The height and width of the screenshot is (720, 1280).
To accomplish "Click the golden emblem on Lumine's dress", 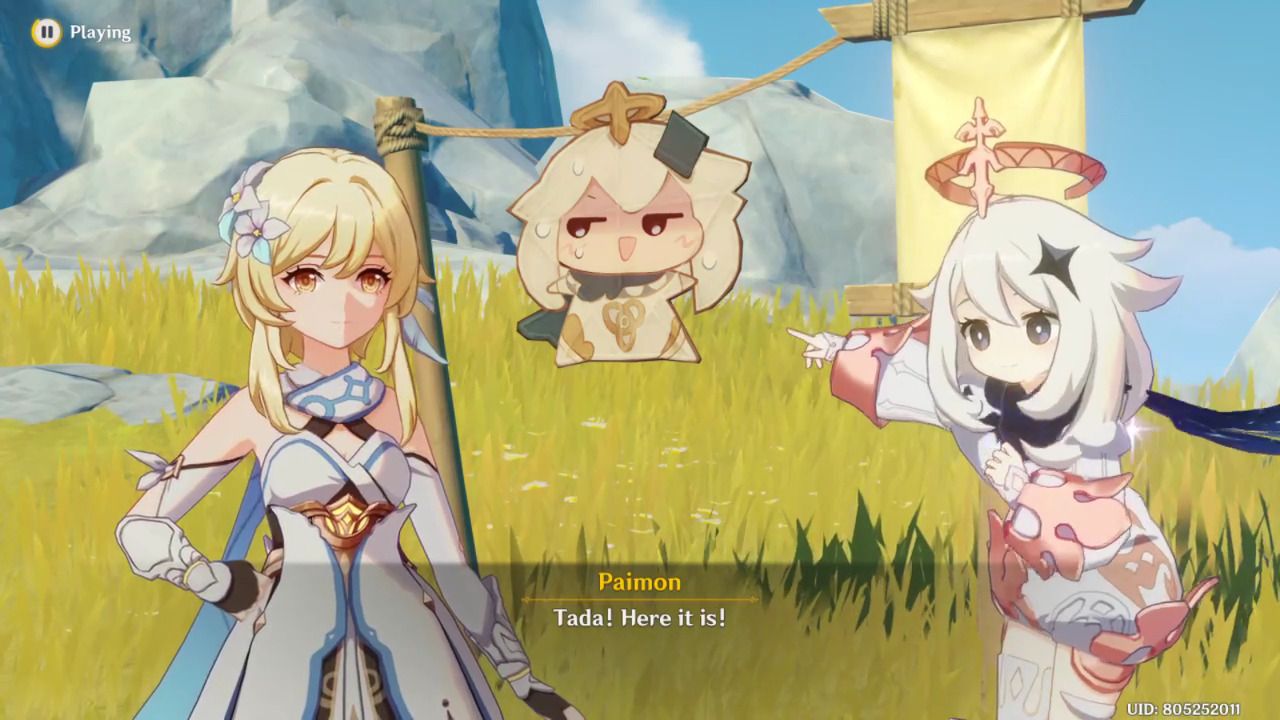I will click(345, 516).
